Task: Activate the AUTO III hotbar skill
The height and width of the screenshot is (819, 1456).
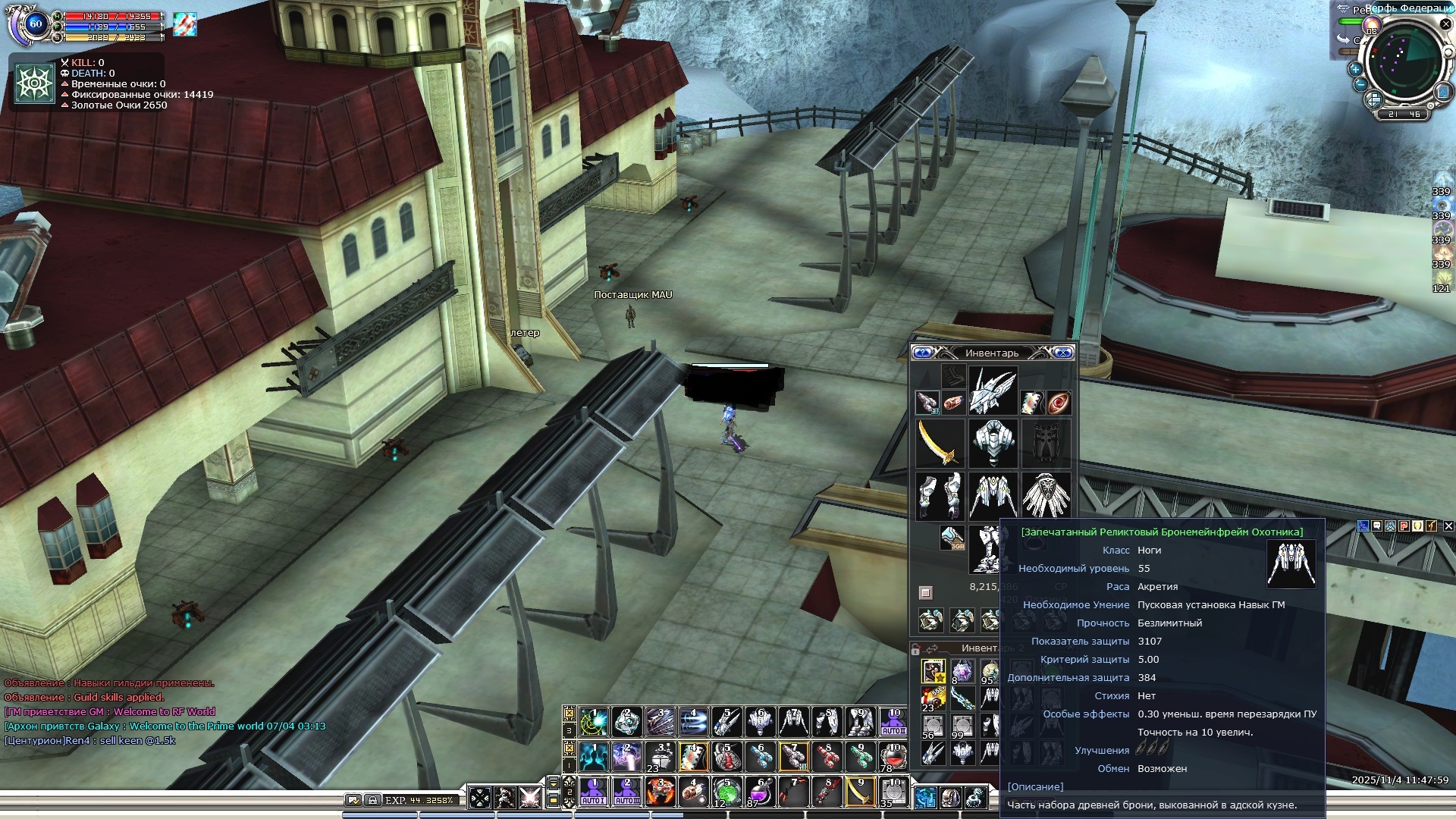Action: point(626,792)
